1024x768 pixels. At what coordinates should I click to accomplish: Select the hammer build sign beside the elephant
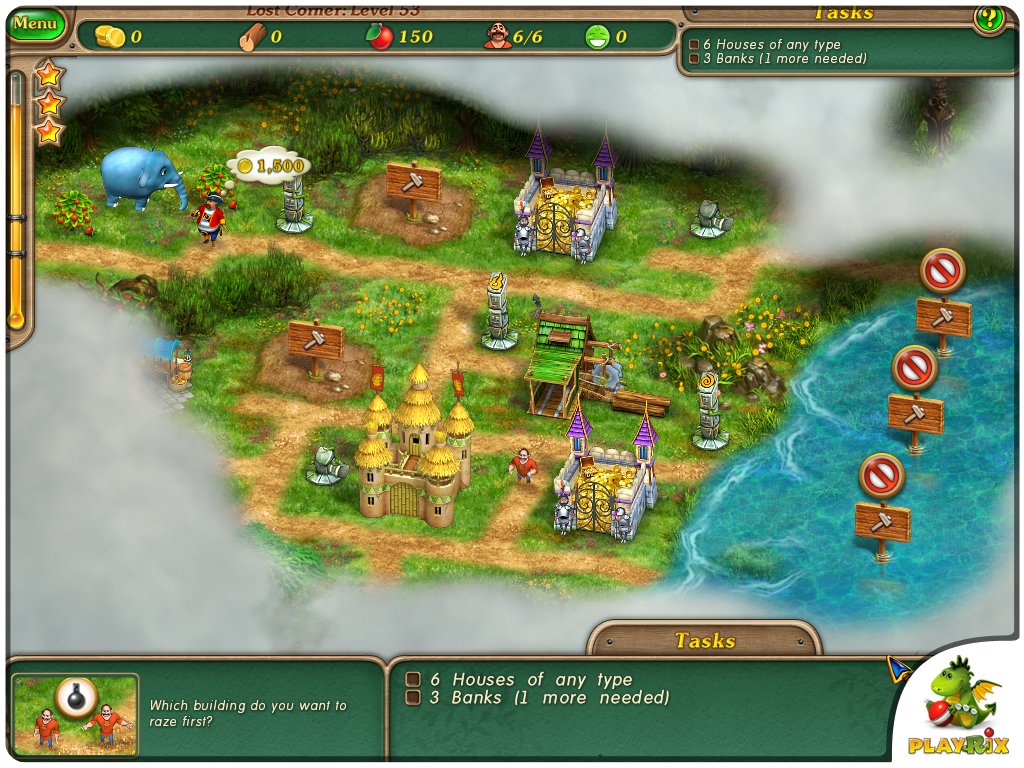(413, 184)
